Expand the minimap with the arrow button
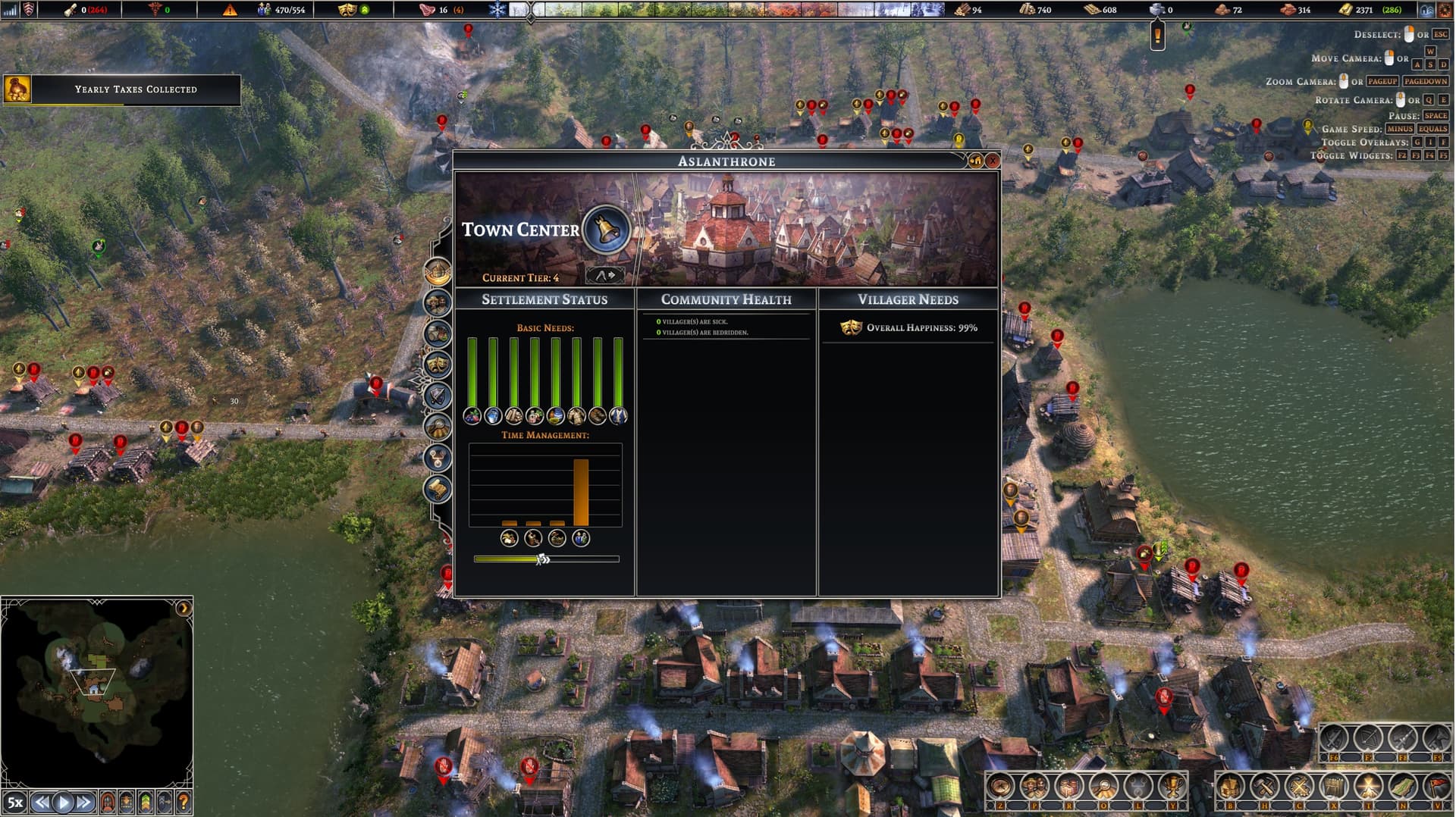 (183, 609)
